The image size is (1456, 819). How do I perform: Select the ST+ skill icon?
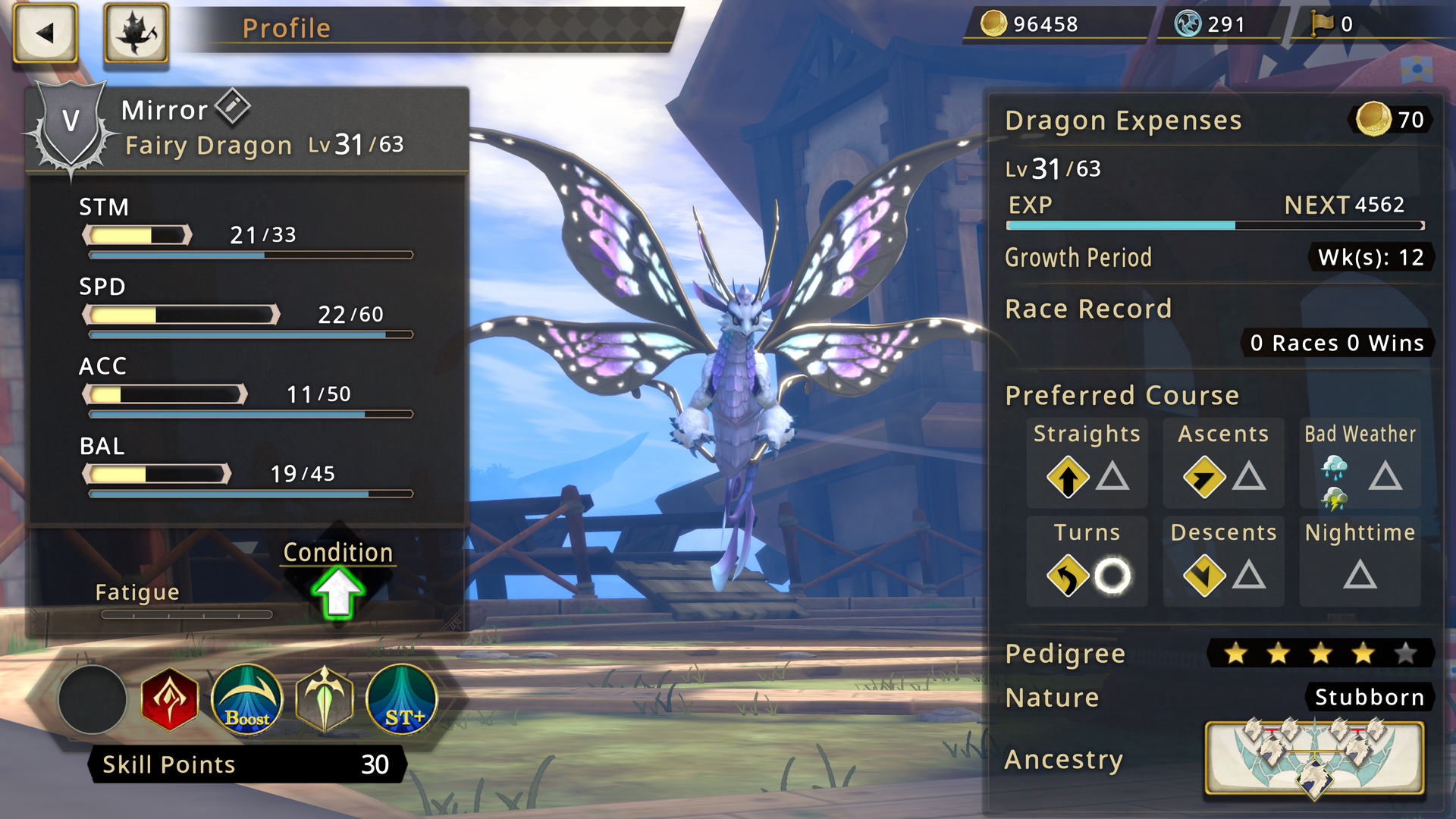(400, 699)
